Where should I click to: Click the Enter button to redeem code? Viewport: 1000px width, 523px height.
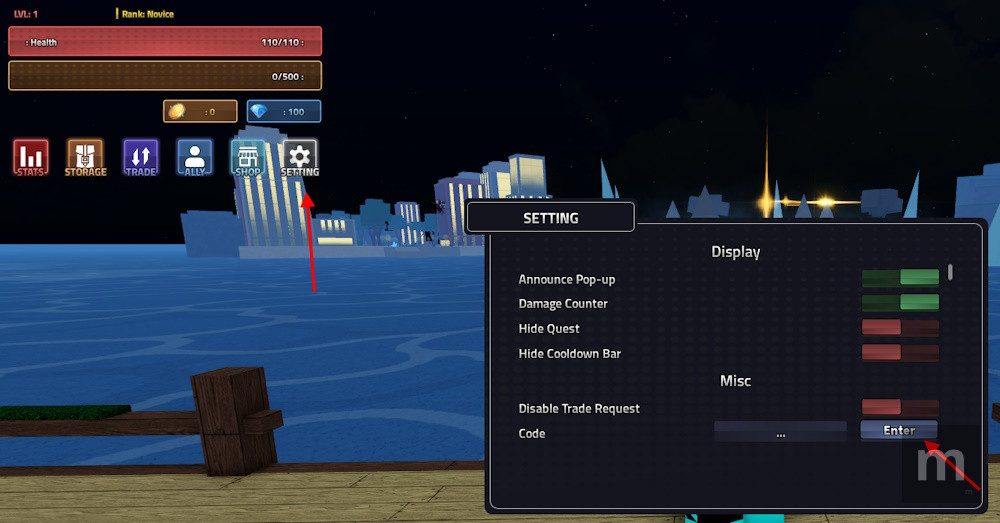click(x=899, y=431)
